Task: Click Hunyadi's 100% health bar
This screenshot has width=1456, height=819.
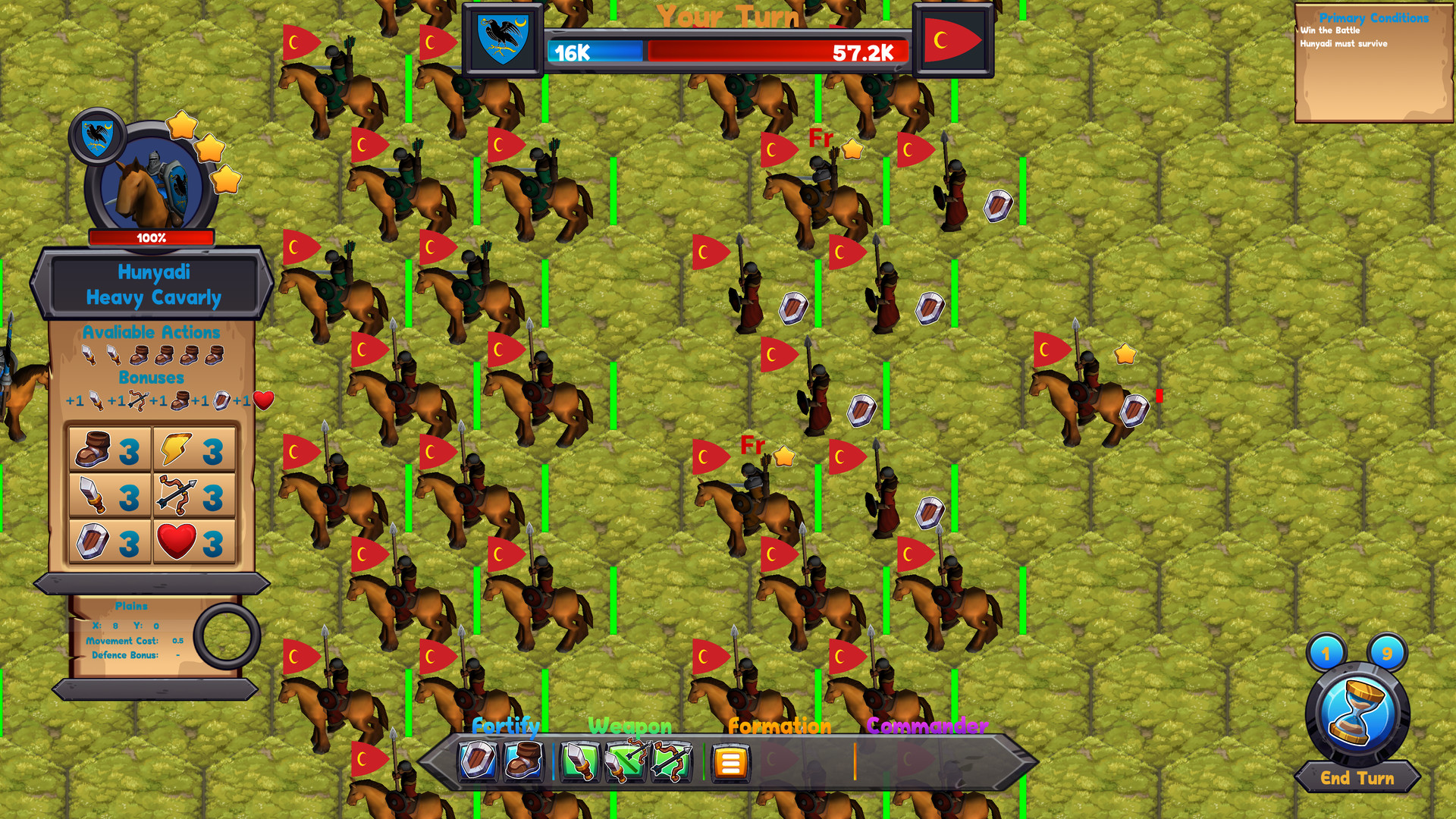Action: pos(150,237)
